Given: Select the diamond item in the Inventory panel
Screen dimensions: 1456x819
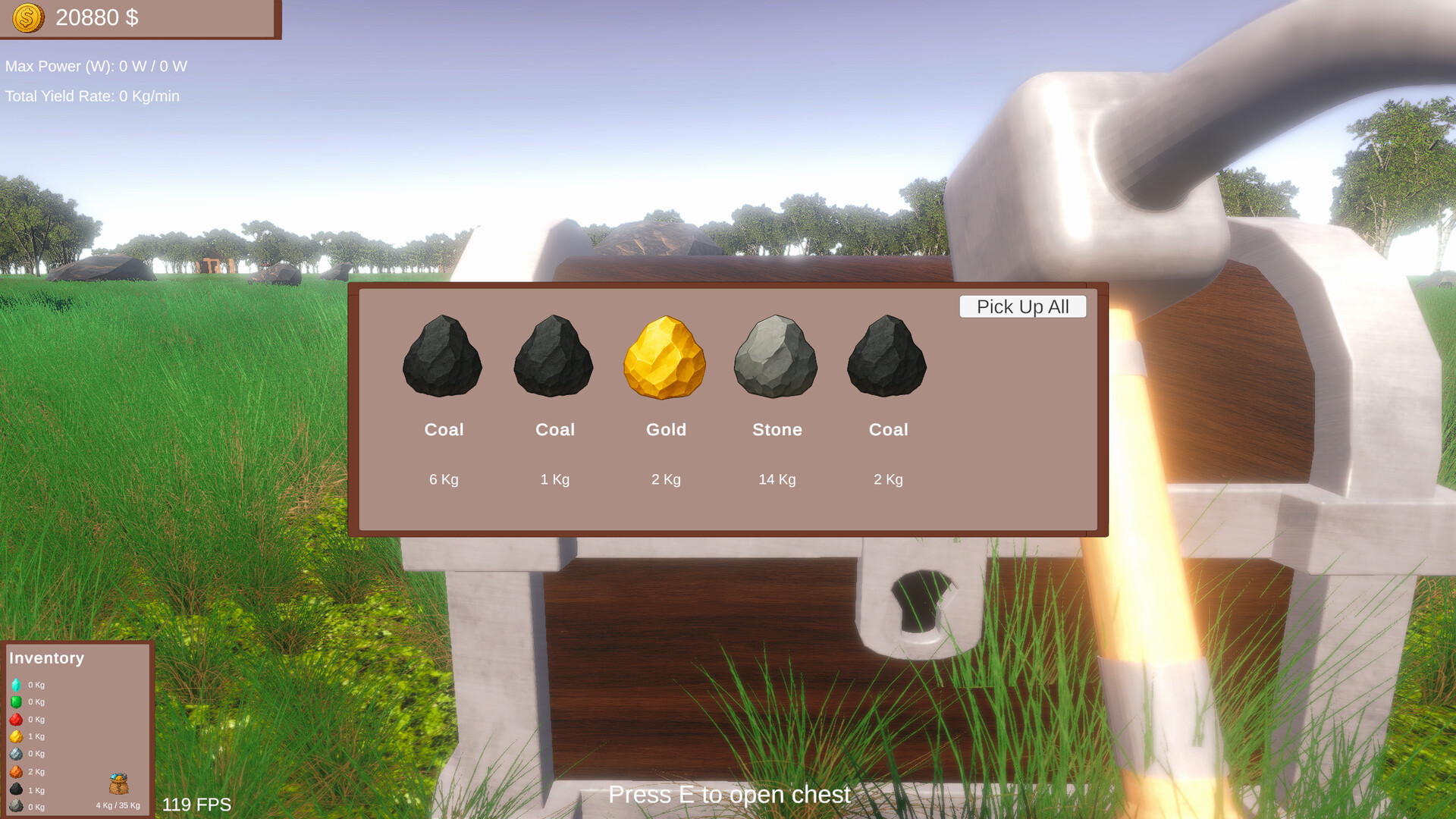Looking at the screenshot, I should [16, 685].
